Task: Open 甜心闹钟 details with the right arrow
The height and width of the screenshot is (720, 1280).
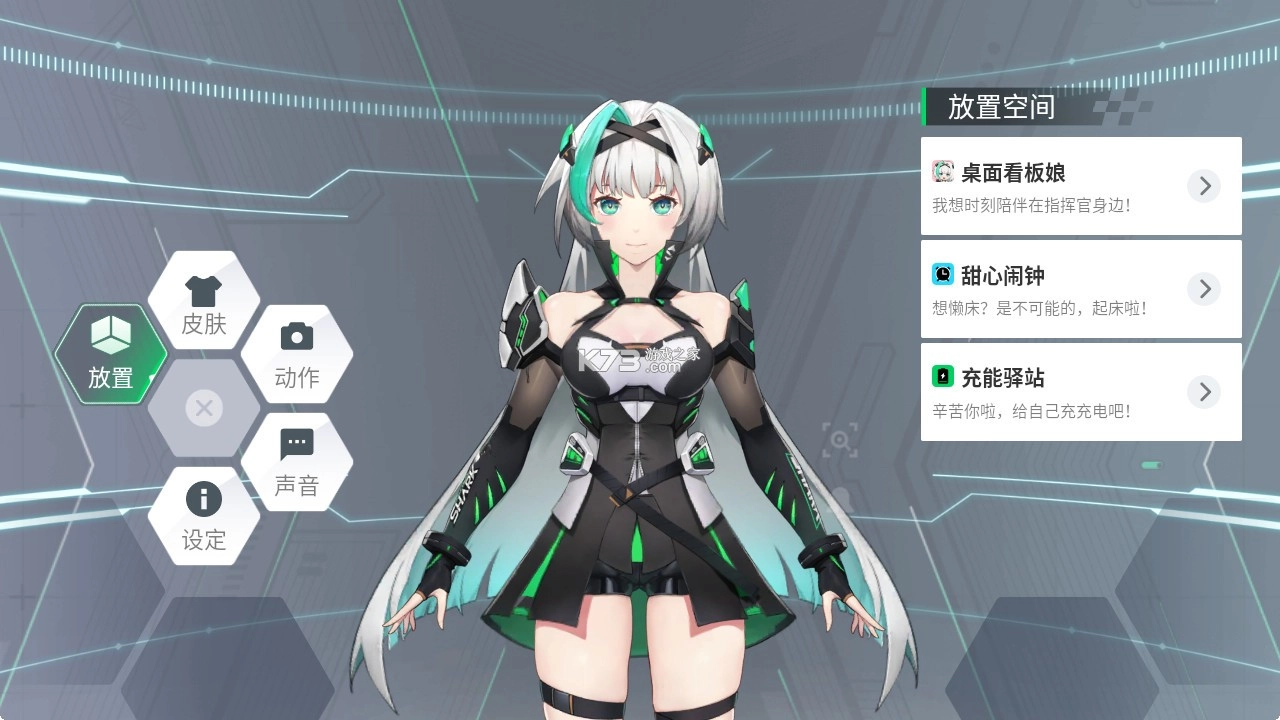Action: (1204, 289)
